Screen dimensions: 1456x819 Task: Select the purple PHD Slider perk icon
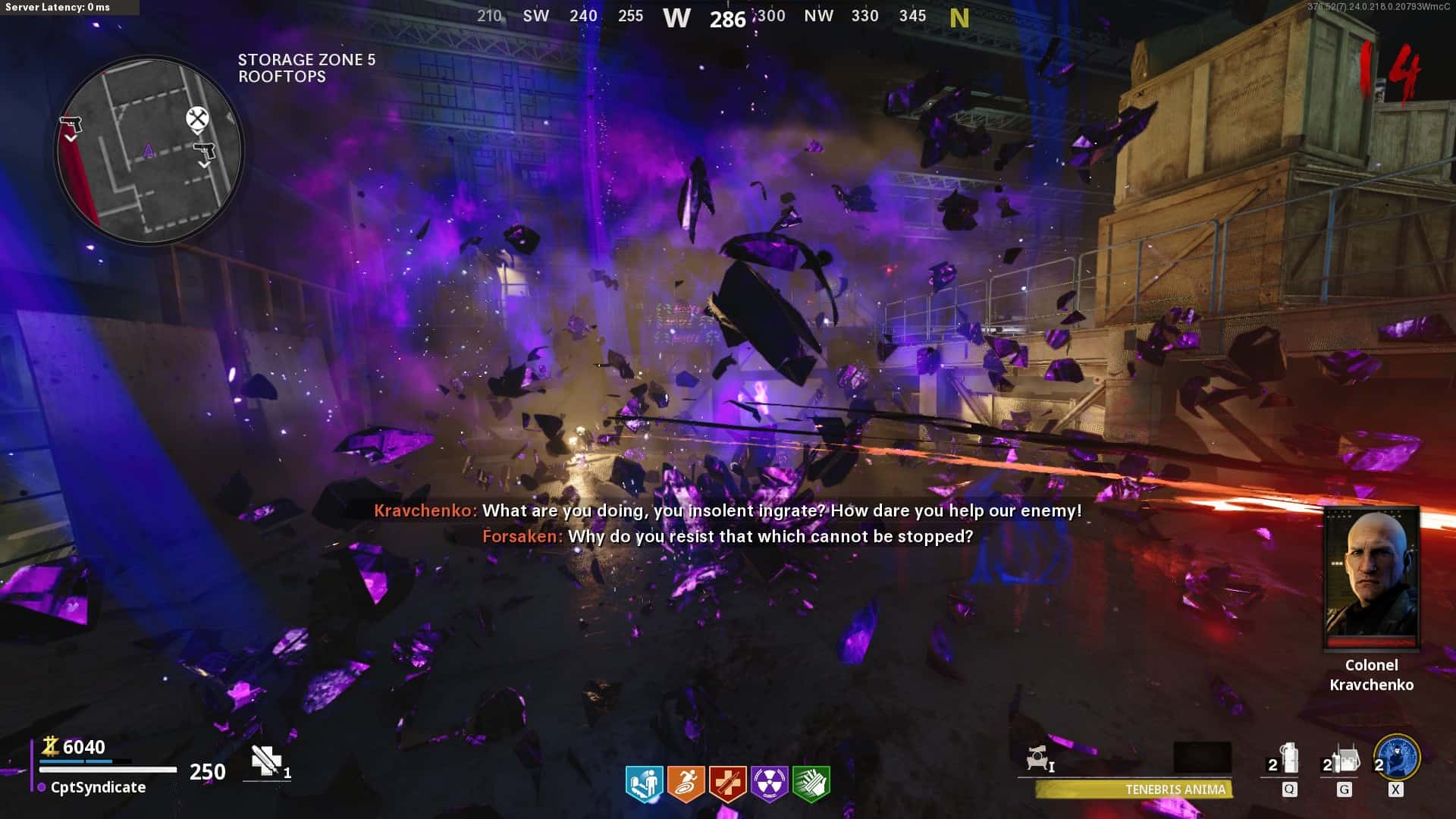769,783
